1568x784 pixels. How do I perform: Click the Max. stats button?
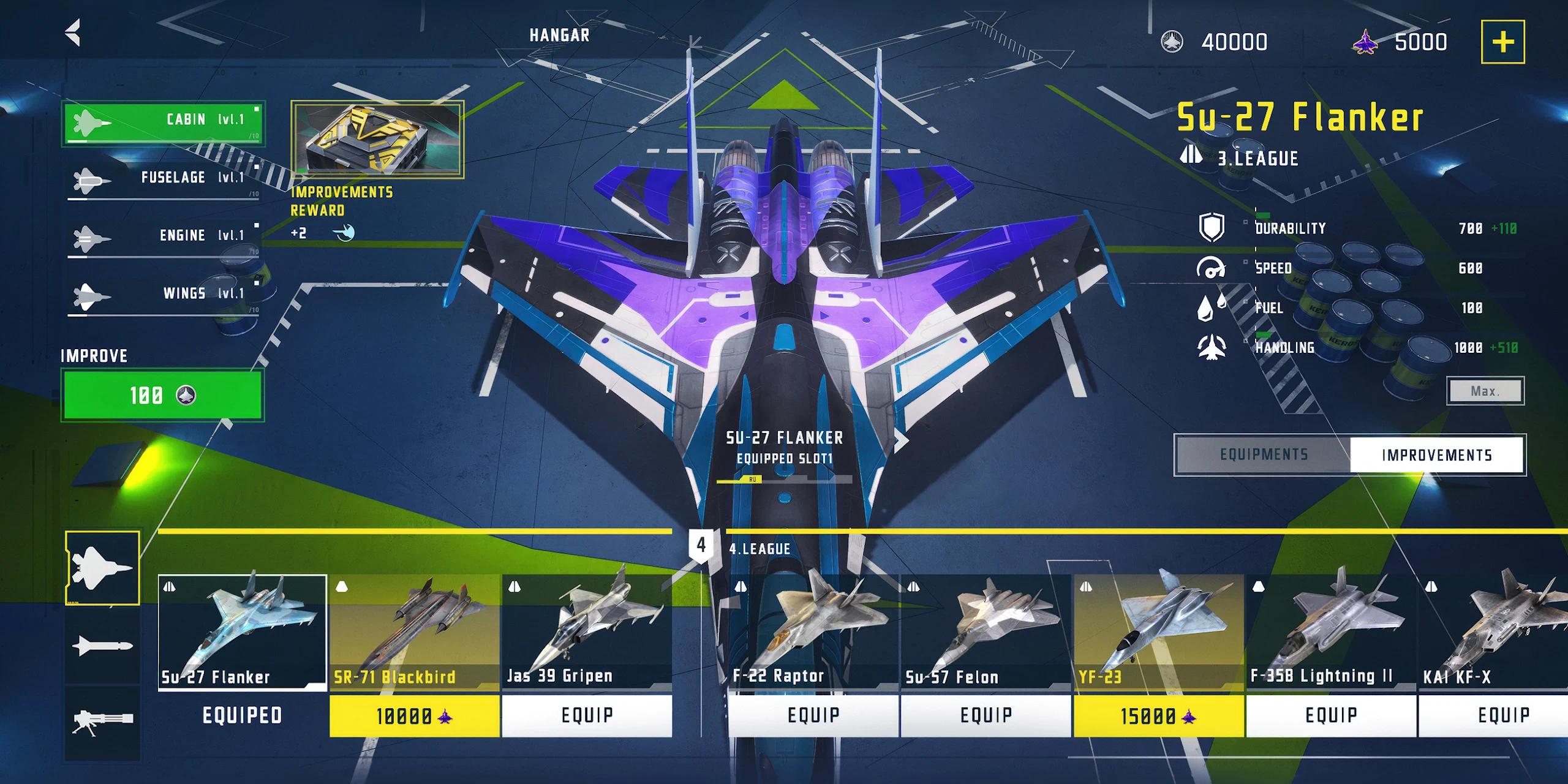(1485, 391)
